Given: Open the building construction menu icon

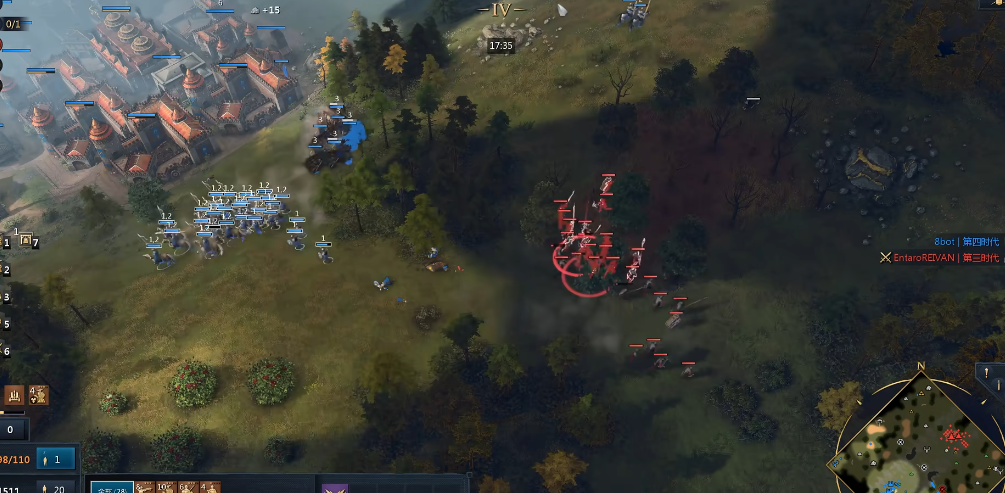Looking at the screenshot, I should click(14, 394).
